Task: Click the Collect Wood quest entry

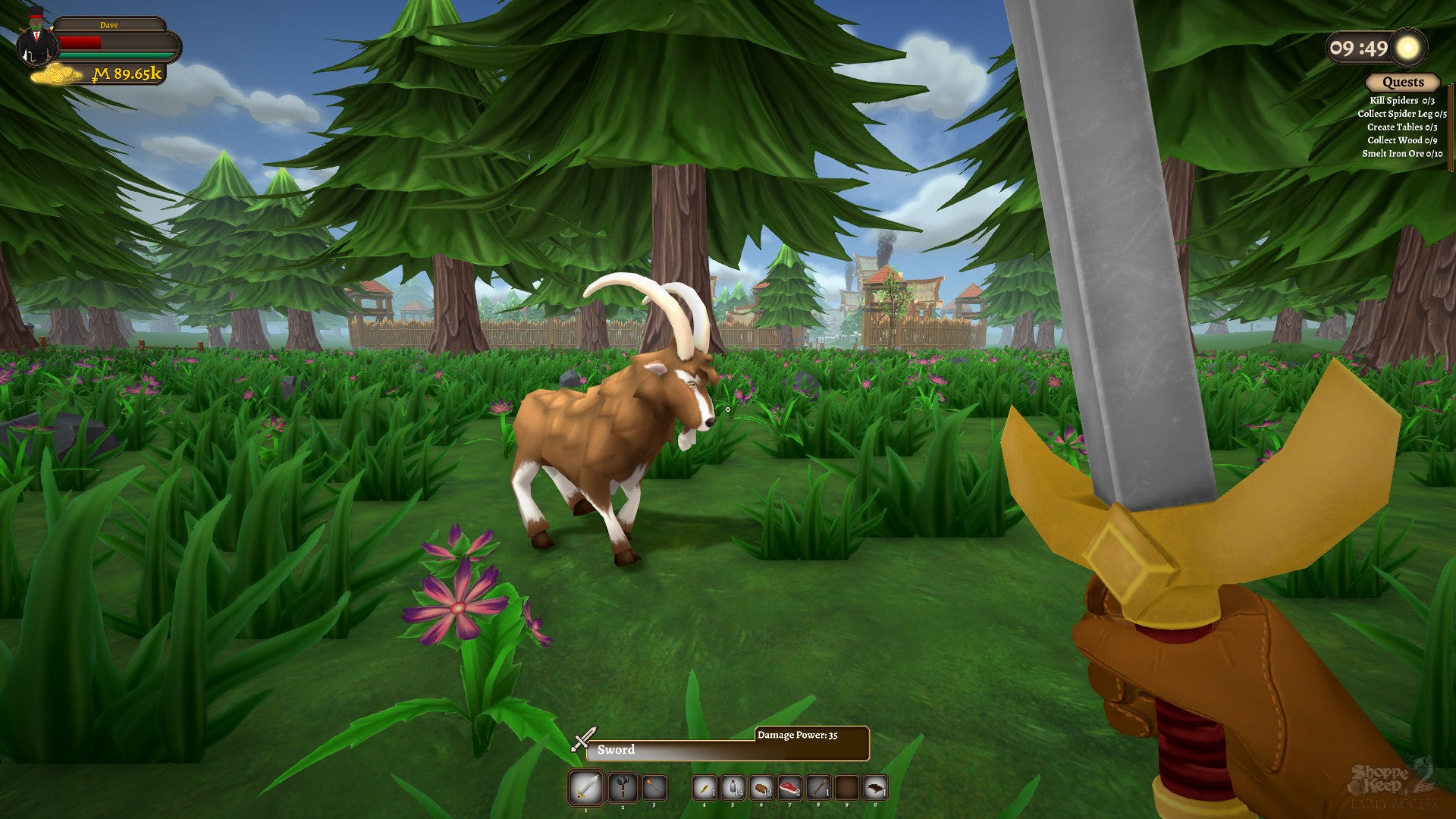Action: [1401, 140]
